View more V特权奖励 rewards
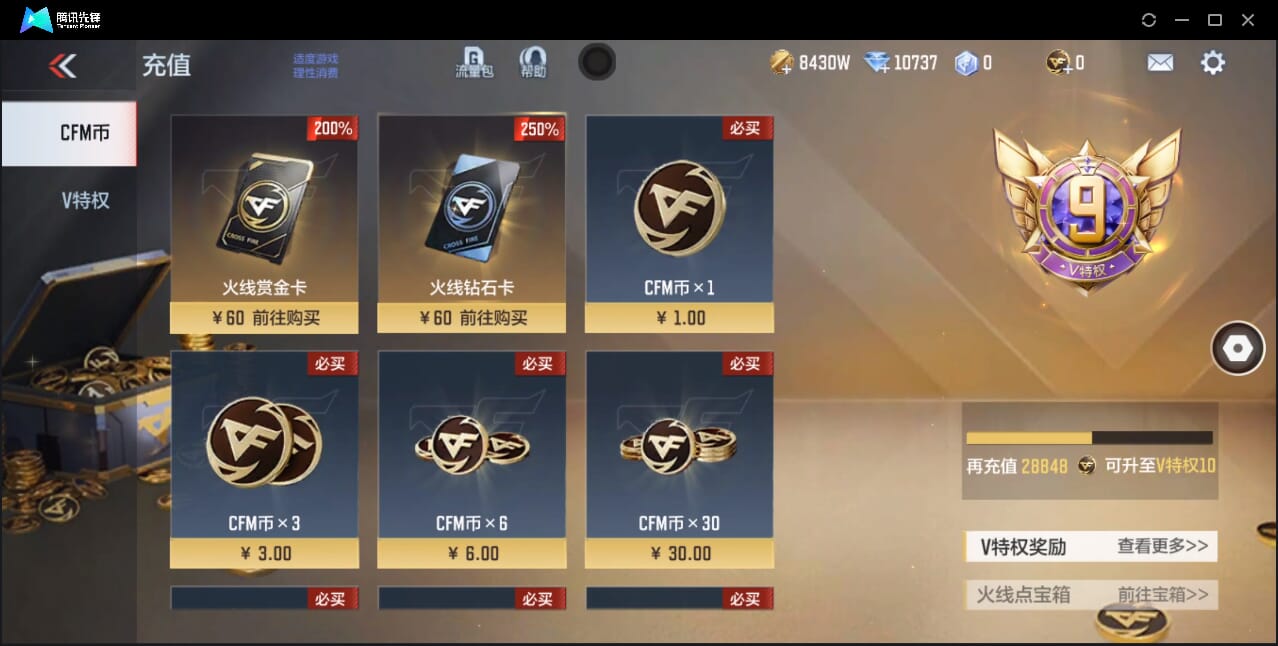The height and width of the screenshot is (646, 1278). [x=1162, y=546]
